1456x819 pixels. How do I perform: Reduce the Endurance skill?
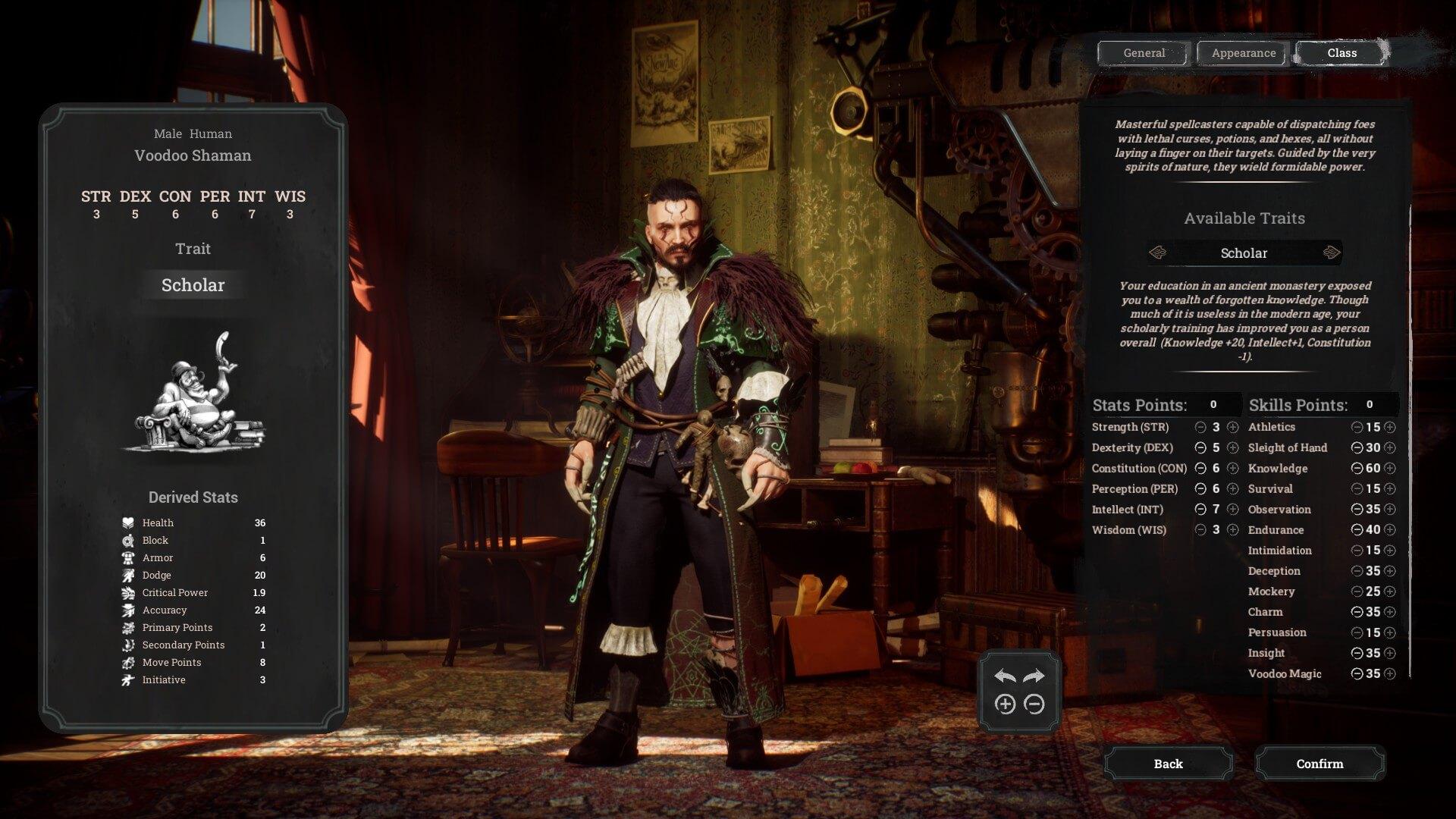[1357, 530]
